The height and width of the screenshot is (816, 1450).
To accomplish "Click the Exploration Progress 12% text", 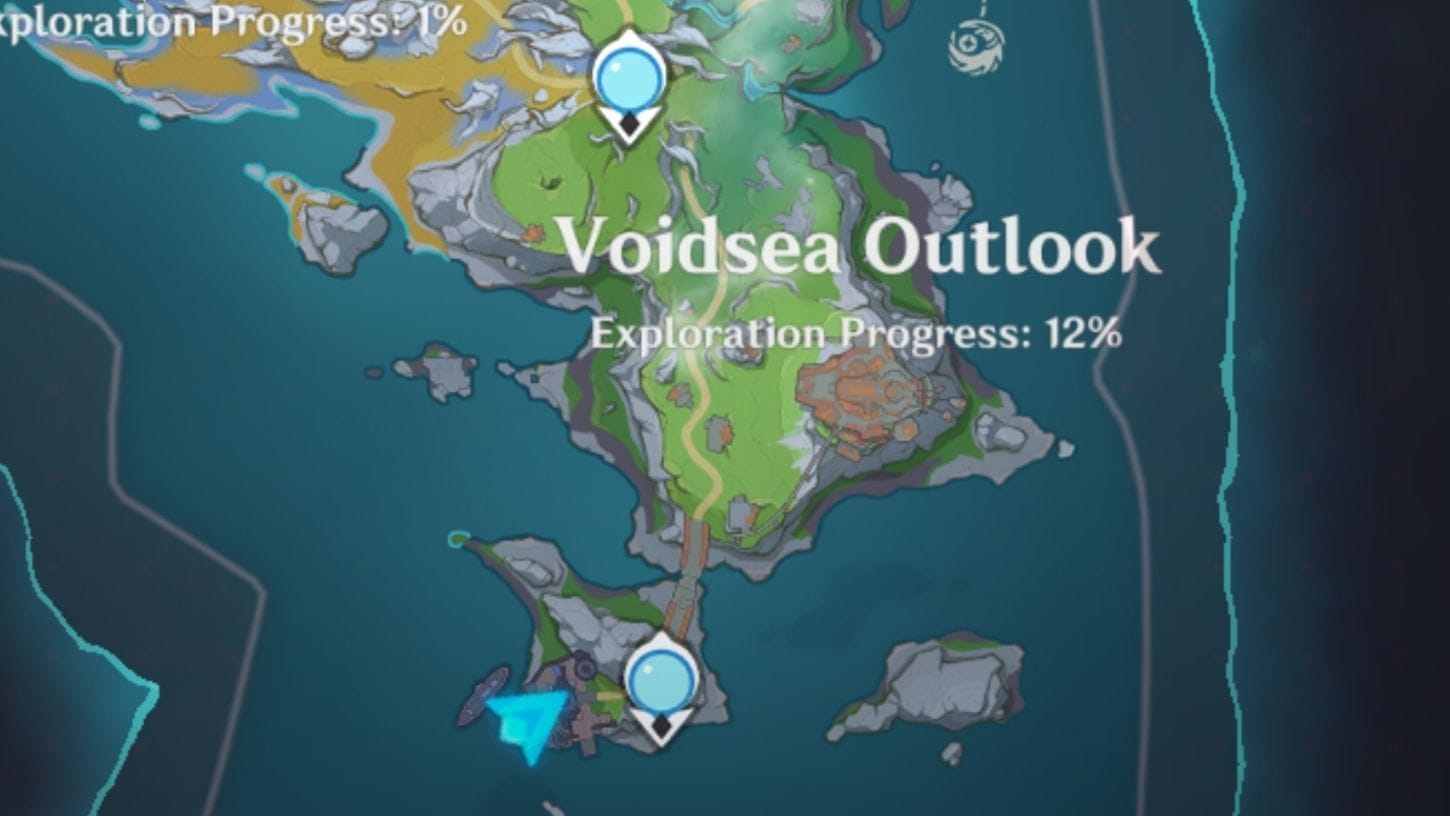I will (x=858, y=332).
